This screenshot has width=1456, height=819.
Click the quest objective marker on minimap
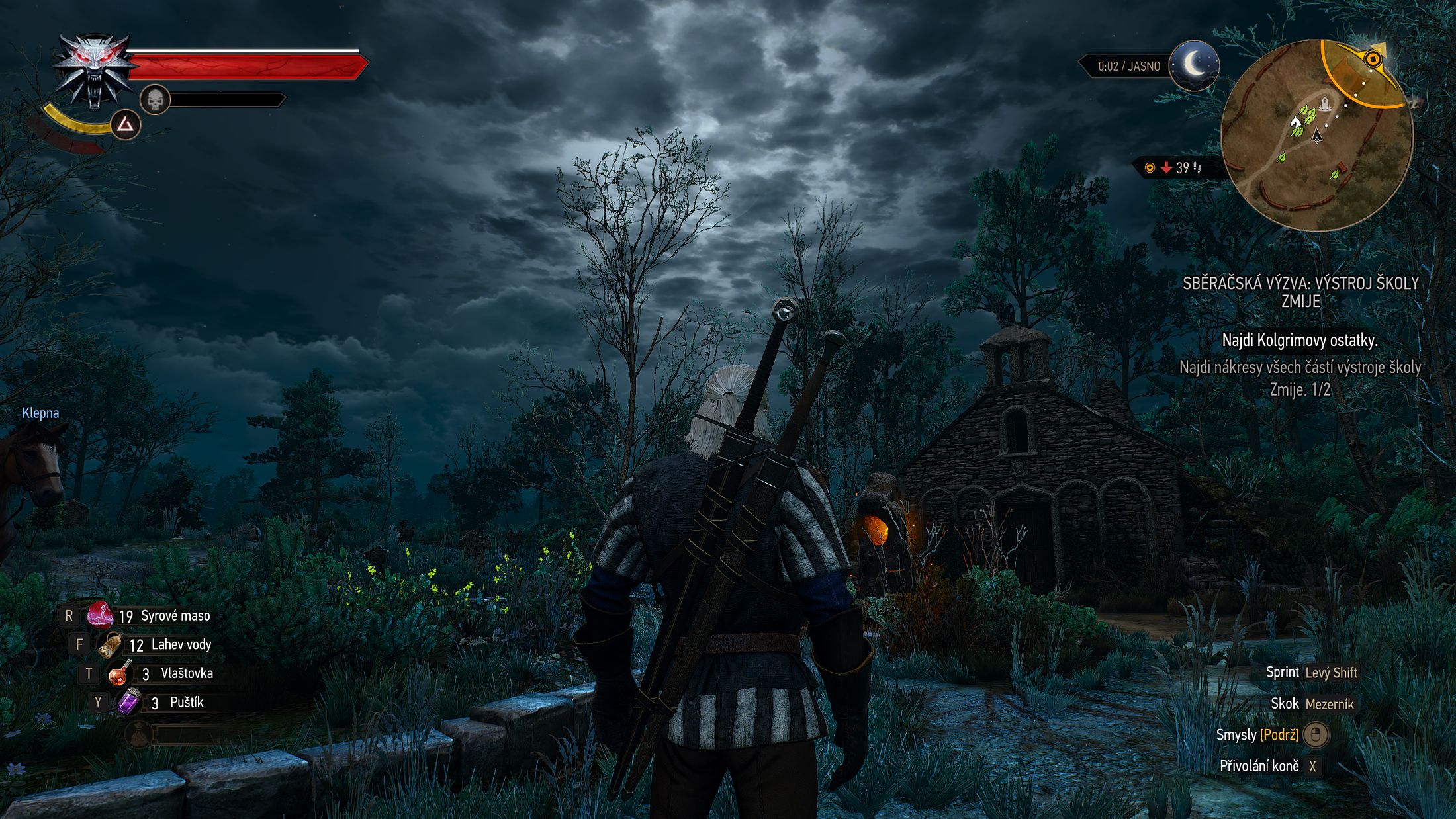pyautogui.click(x=1373, y=60)
